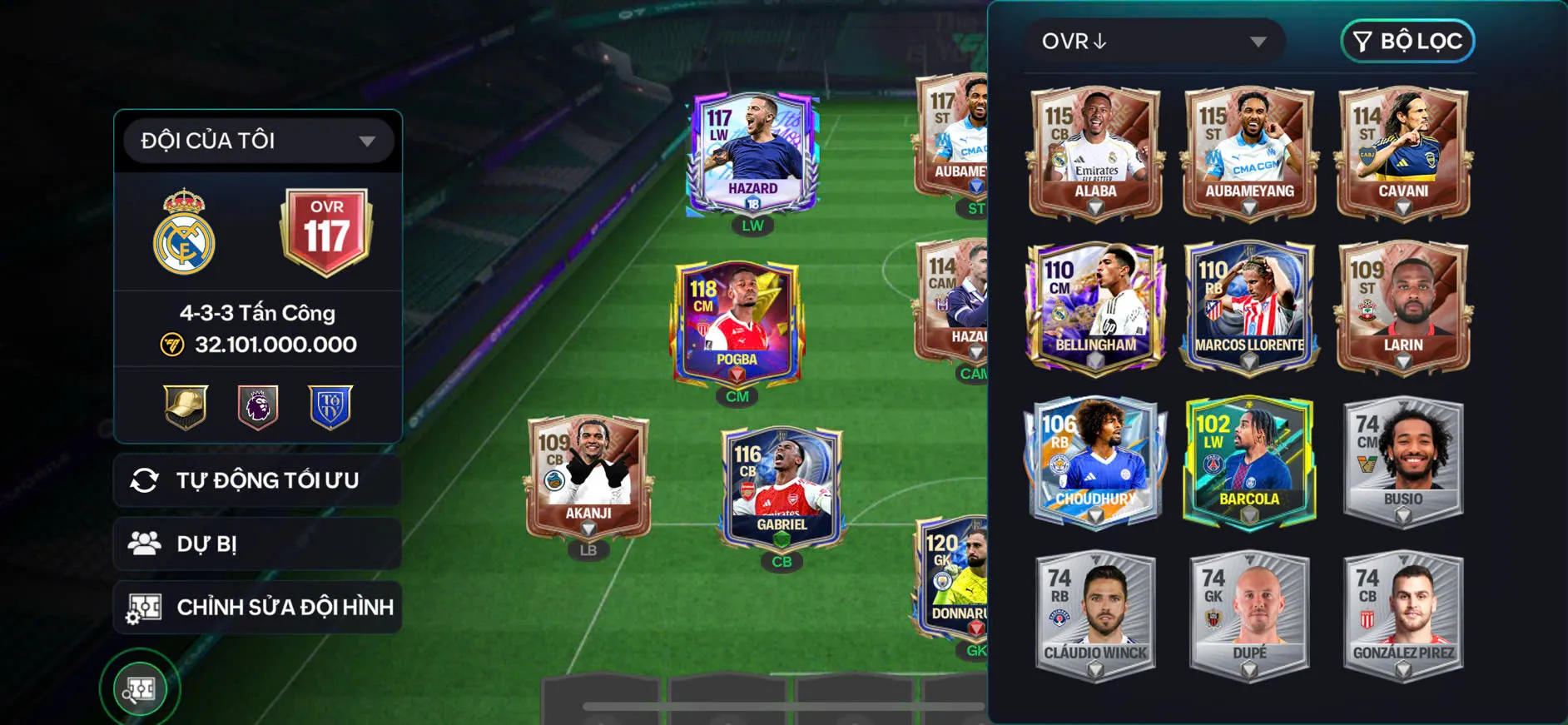Choose Gabriel CB card on the pitch
Viewport: 1568px width, 725px height.
coord(782,489)
